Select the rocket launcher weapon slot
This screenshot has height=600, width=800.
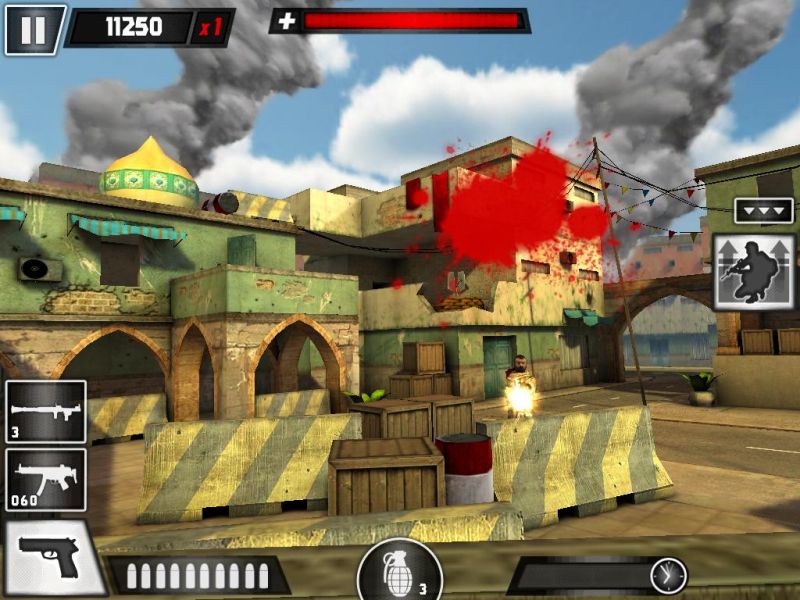46,411
